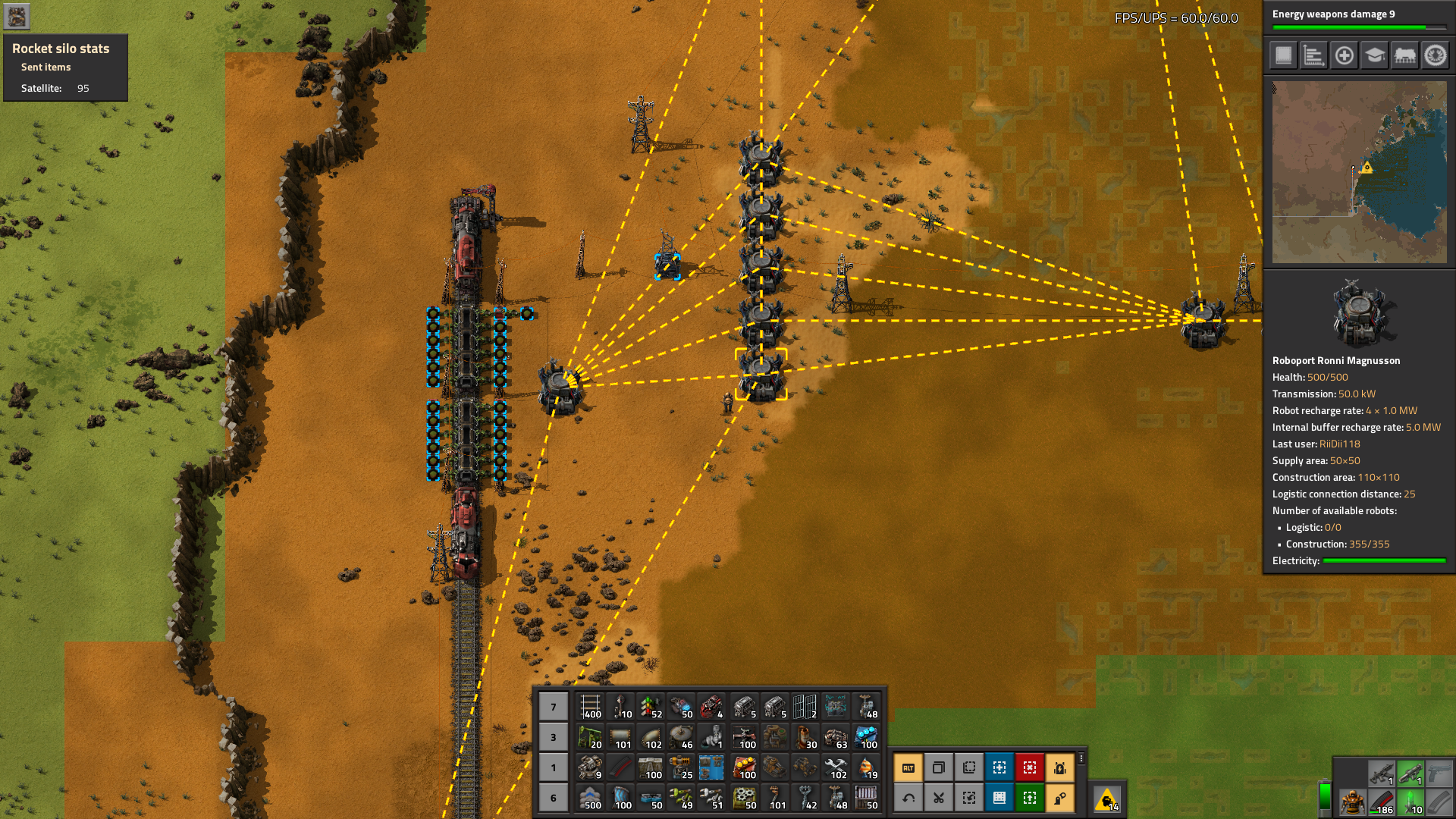Open the production statistics graph button
Image resolution: width=1456 pixels, height=819 pixels.
pyautogui.click(x=1313, y=55)
